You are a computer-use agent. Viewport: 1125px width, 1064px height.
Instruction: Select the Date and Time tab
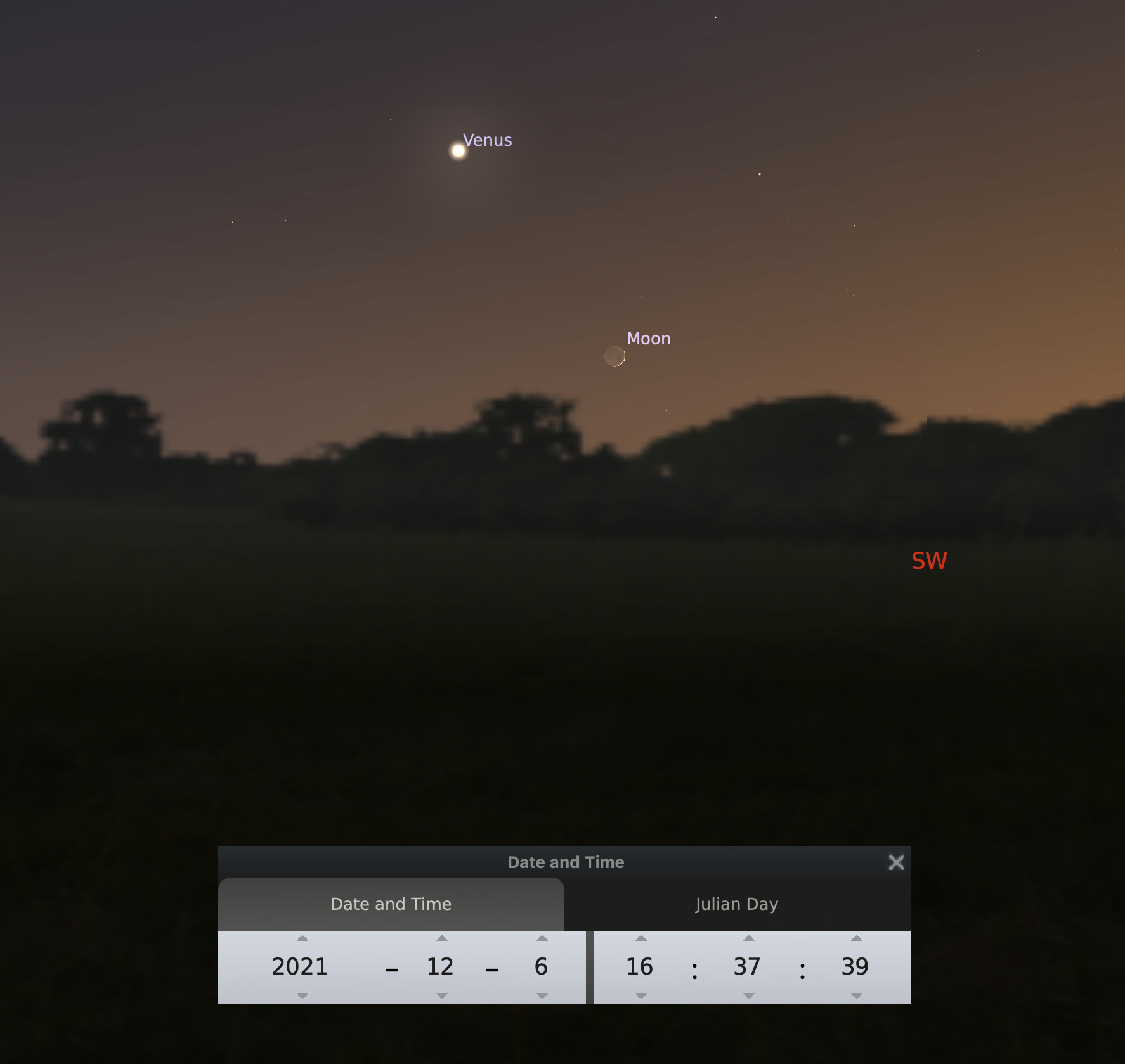click(391, 904)
